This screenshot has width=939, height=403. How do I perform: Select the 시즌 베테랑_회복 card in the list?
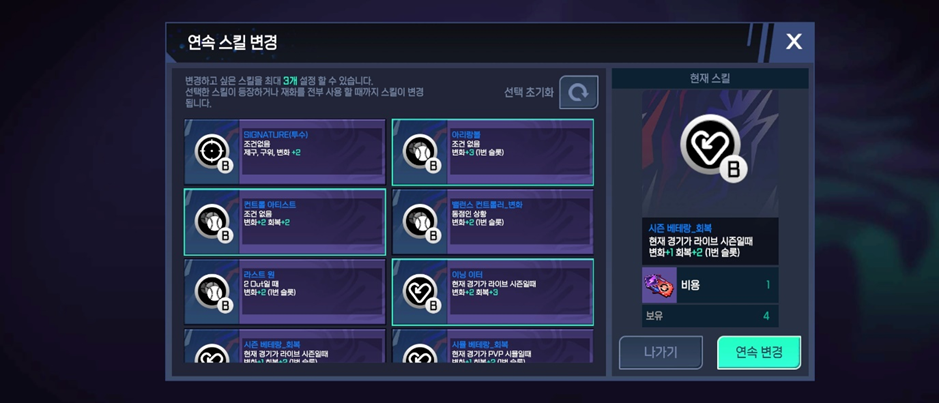285,348
